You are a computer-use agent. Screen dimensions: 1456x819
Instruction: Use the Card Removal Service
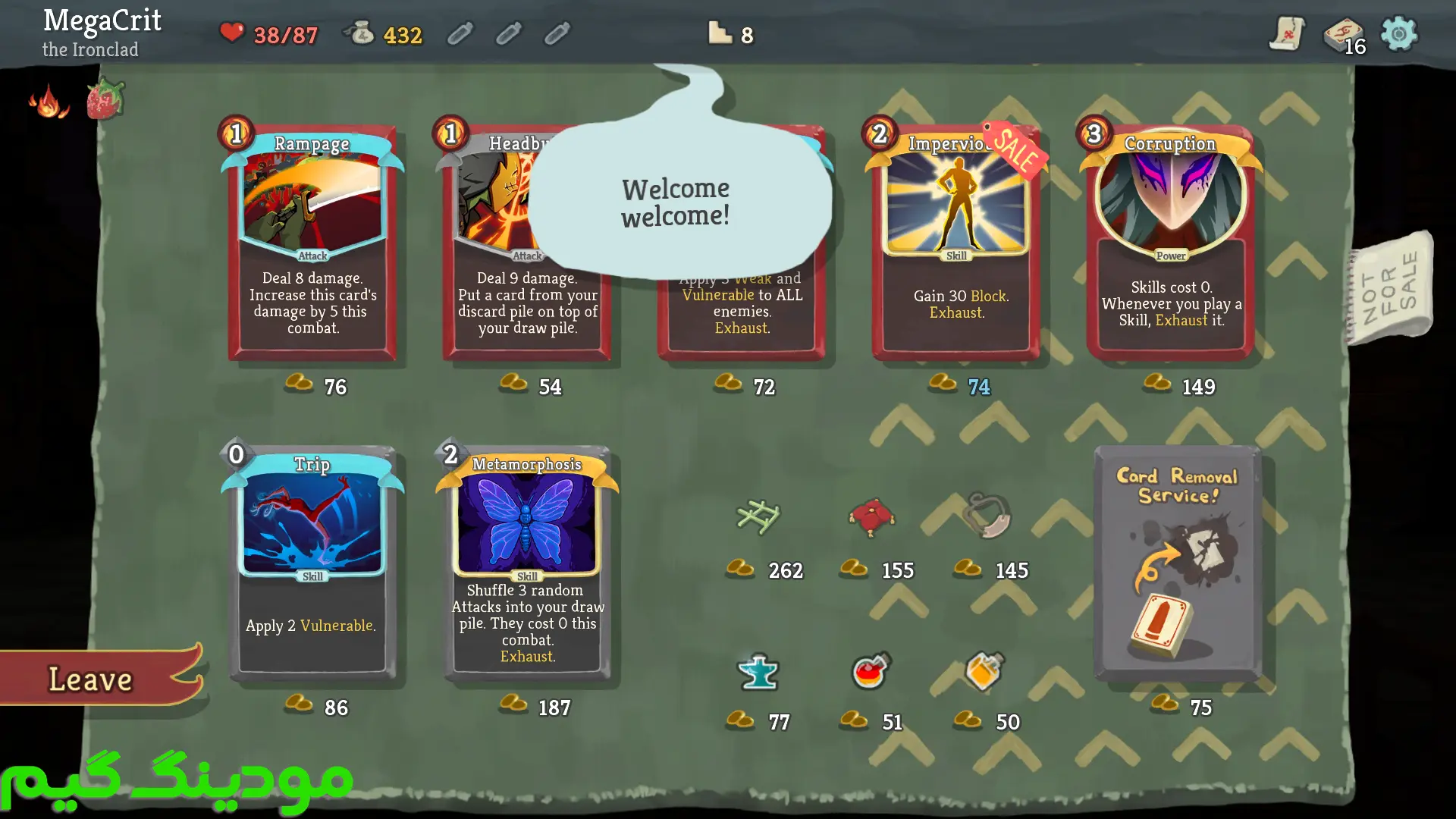coord(1178,565)
